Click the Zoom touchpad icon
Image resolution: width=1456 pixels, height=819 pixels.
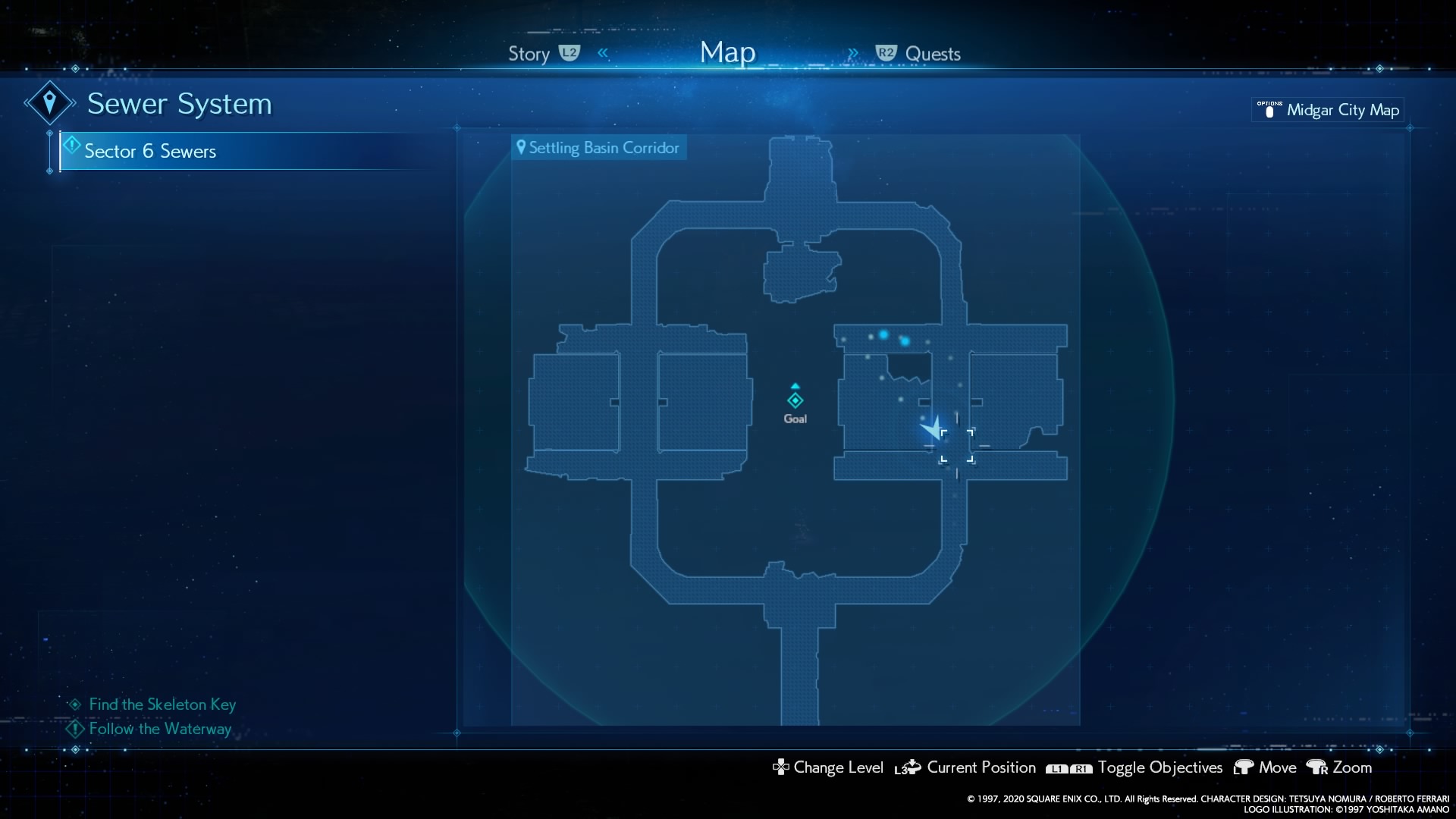[x=1316, y=767]
